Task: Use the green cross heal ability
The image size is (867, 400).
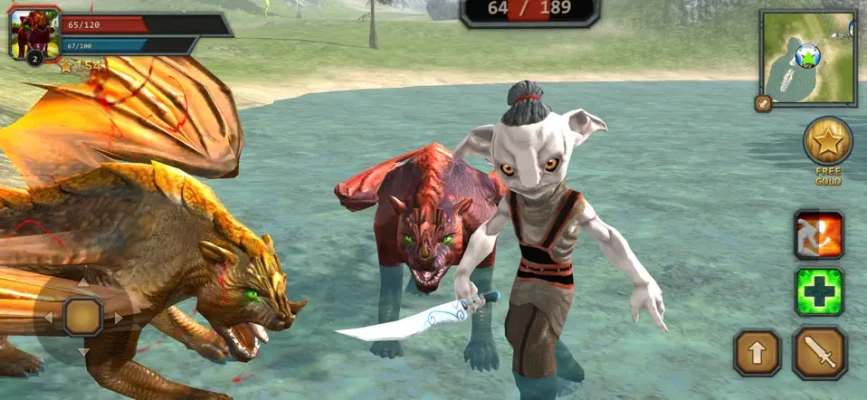Action: (x=819, y=292)
